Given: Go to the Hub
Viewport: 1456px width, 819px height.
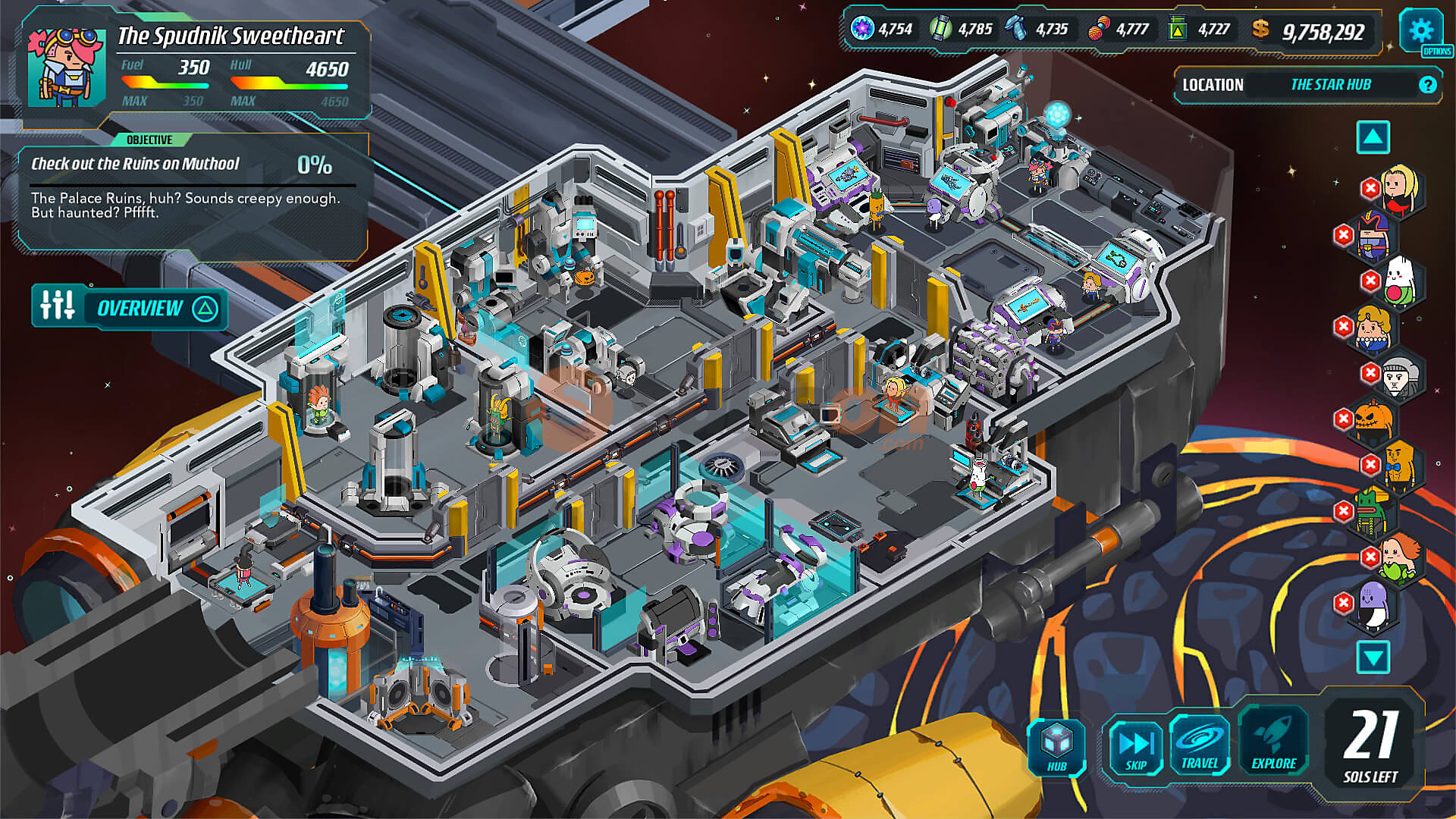Looking at the screenshot, I should [1056, 746].
